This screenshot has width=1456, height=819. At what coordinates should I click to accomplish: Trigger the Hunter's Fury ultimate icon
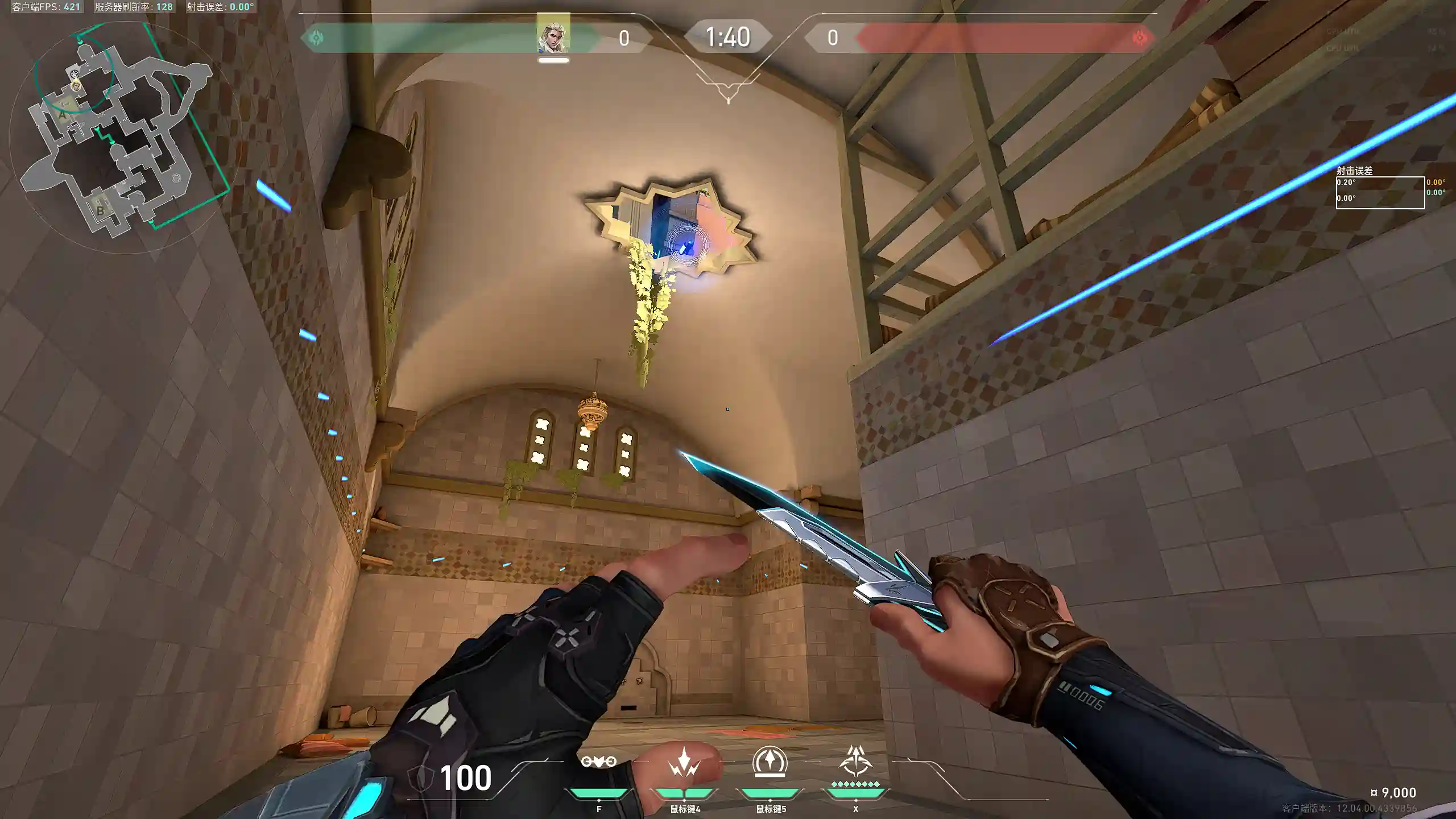[855, 762]
